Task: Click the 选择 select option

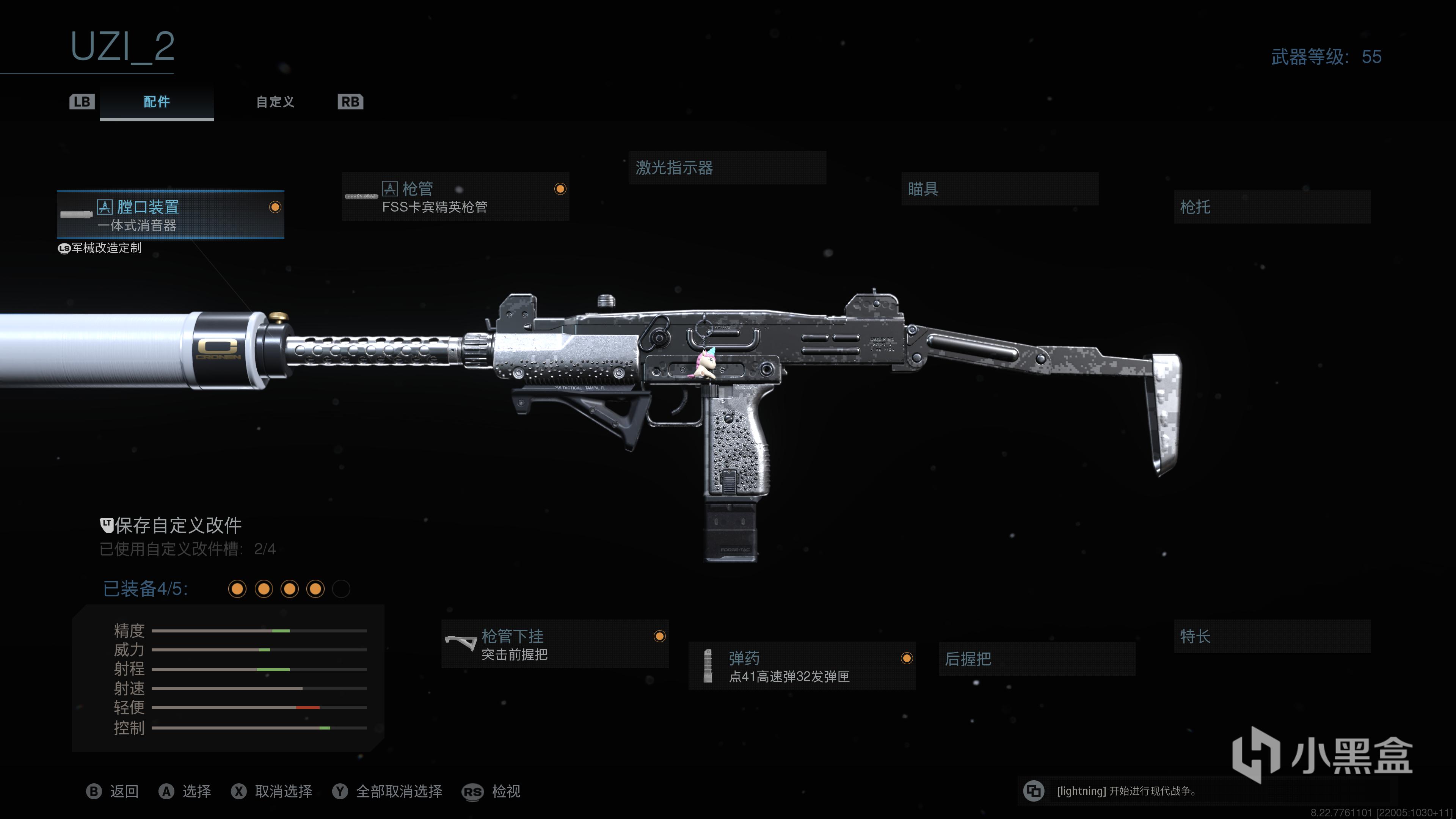Action: (x=196, y=791)
